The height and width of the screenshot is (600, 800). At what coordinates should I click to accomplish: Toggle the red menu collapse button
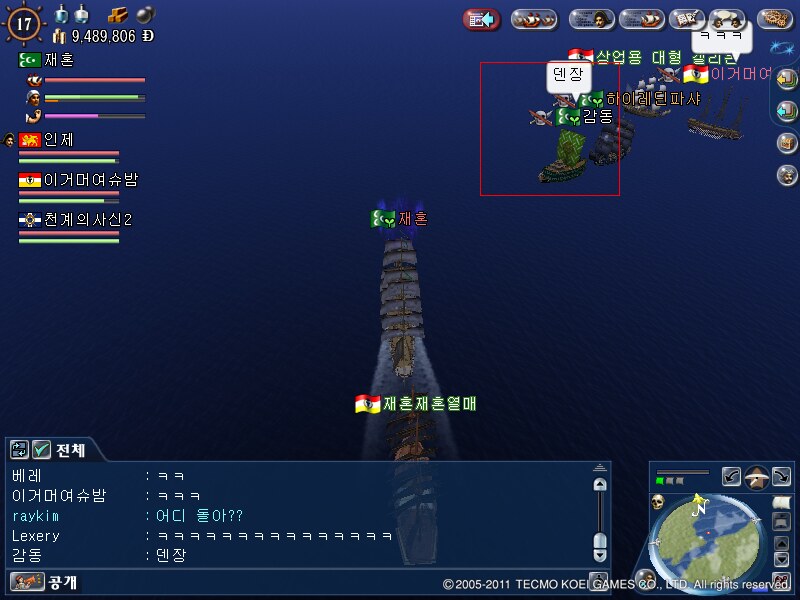pos(482,19)
